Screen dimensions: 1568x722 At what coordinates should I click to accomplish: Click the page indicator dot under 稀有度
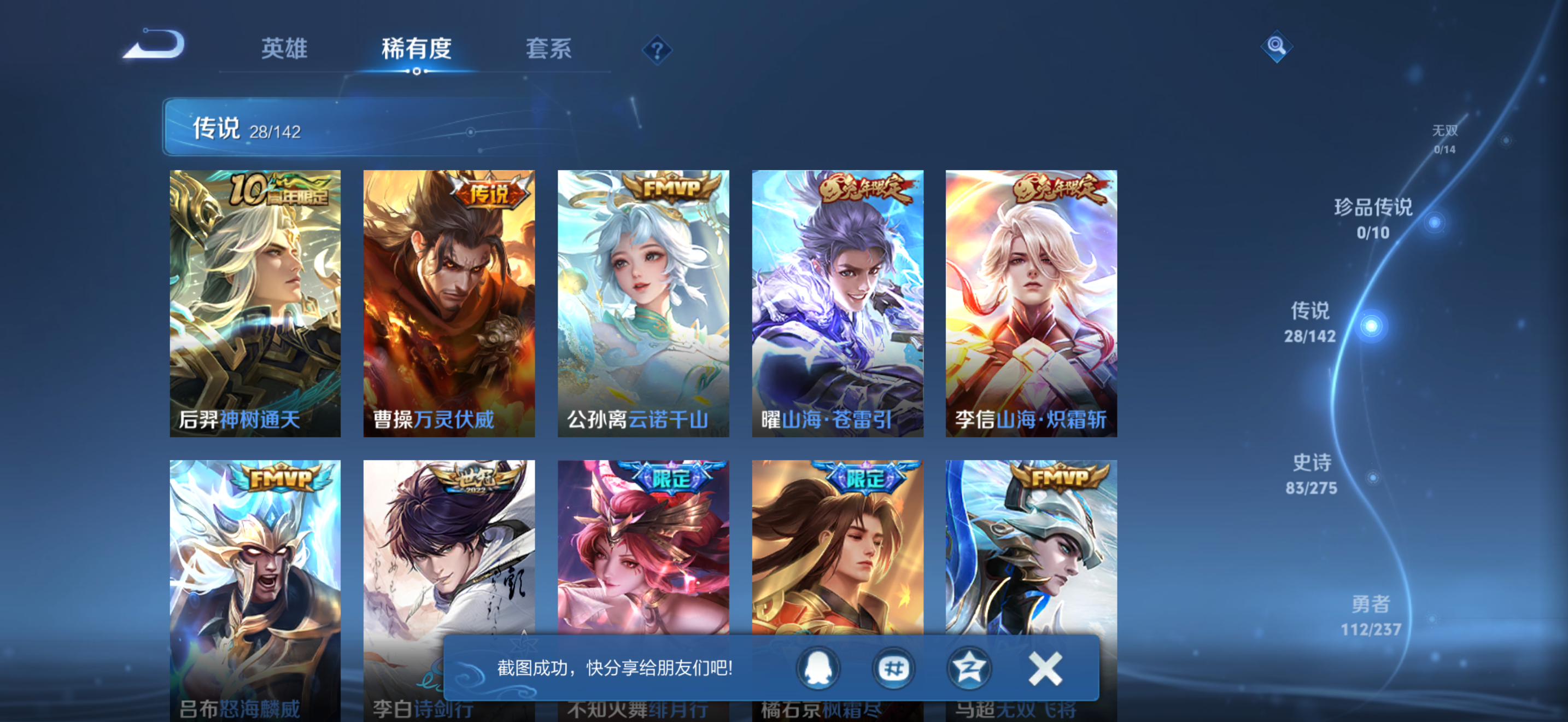pyautogui.click(x=417, y=72)
